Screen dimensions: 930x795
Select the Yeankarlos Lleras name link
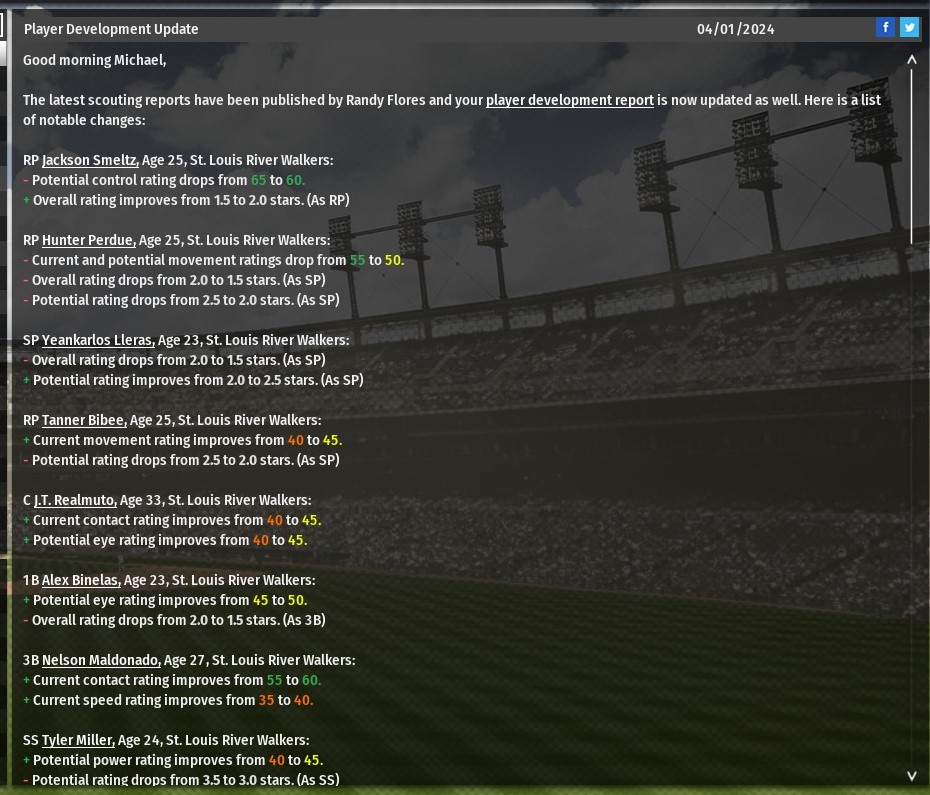click(98, 340)
